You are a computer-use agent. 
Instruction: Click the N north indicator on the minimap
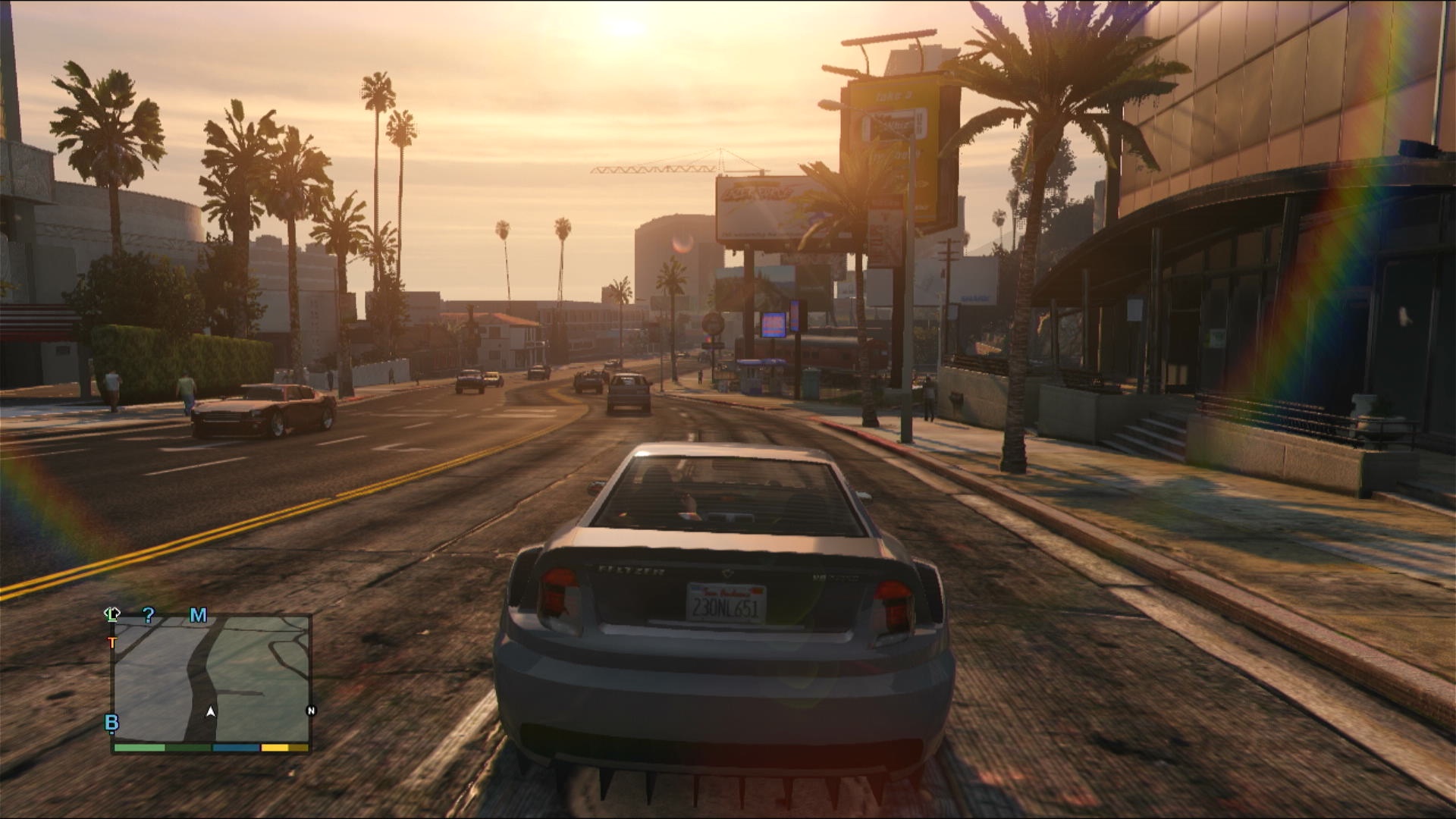tap(312, 710)
